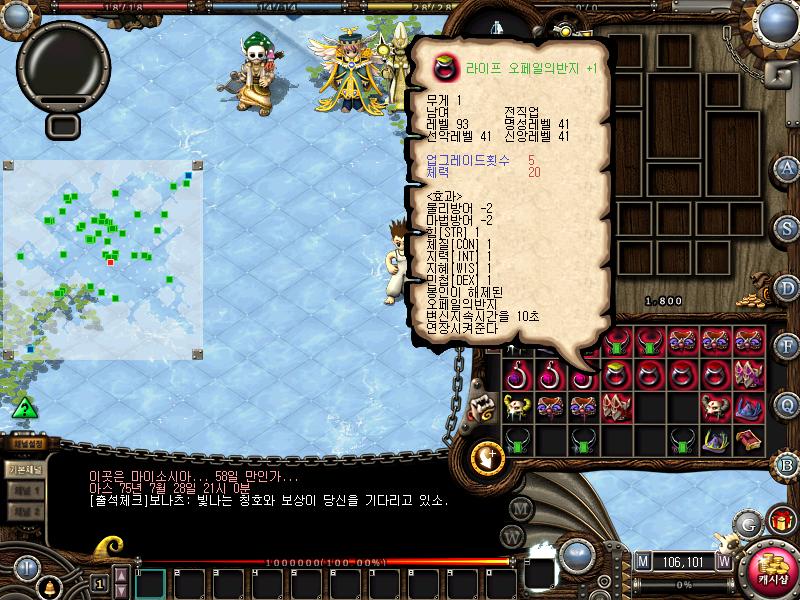Click the round D button
This screenshot has width=800, height=600.
[786, 287]
